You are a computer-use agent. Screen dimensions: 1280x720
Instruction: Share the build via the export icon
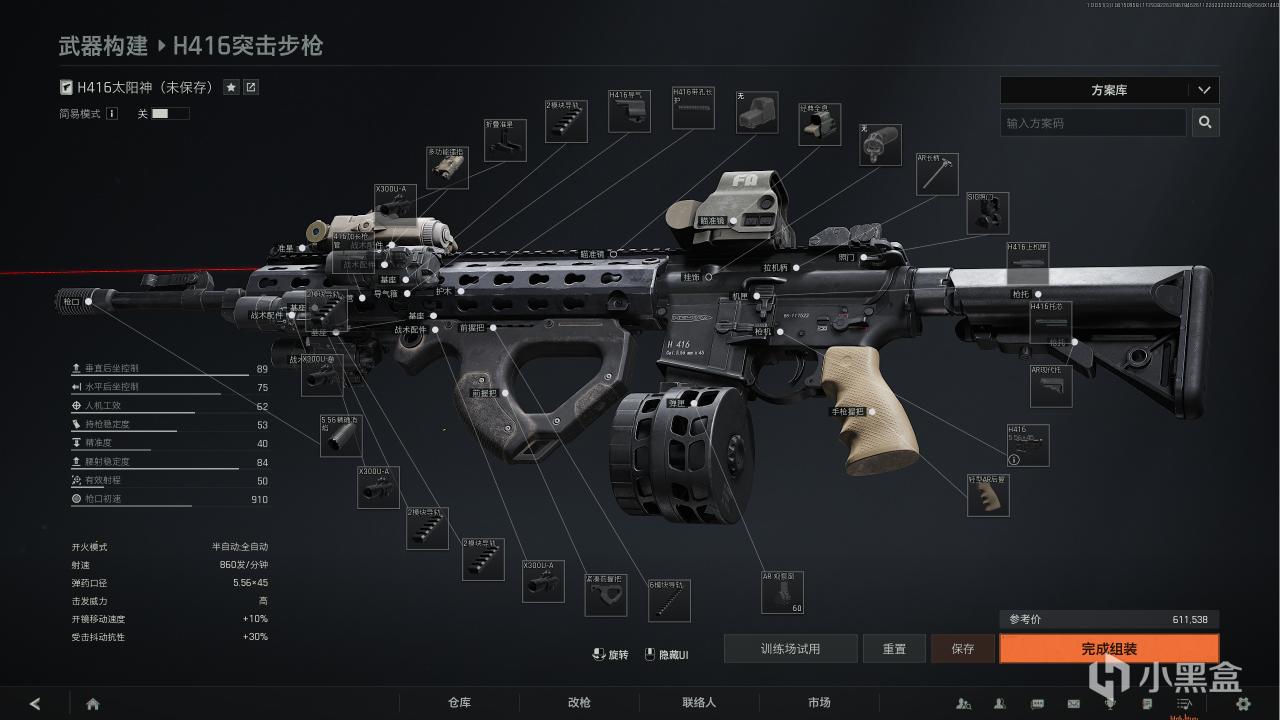251,87
